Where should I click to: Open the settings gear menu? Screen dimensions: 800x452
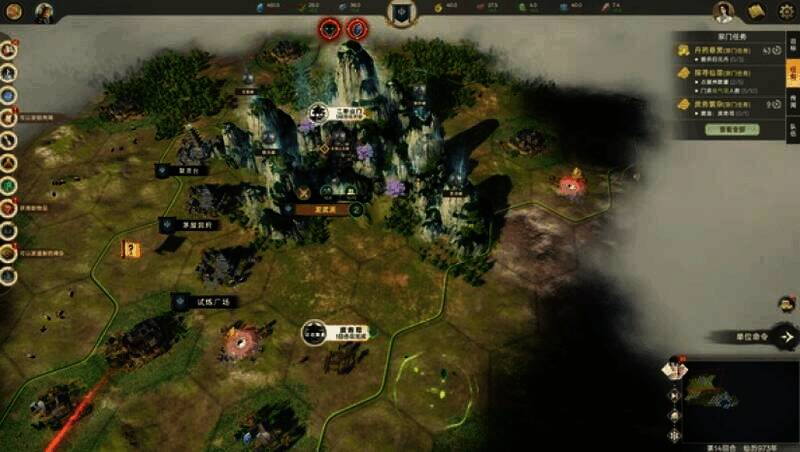[787, 12]
